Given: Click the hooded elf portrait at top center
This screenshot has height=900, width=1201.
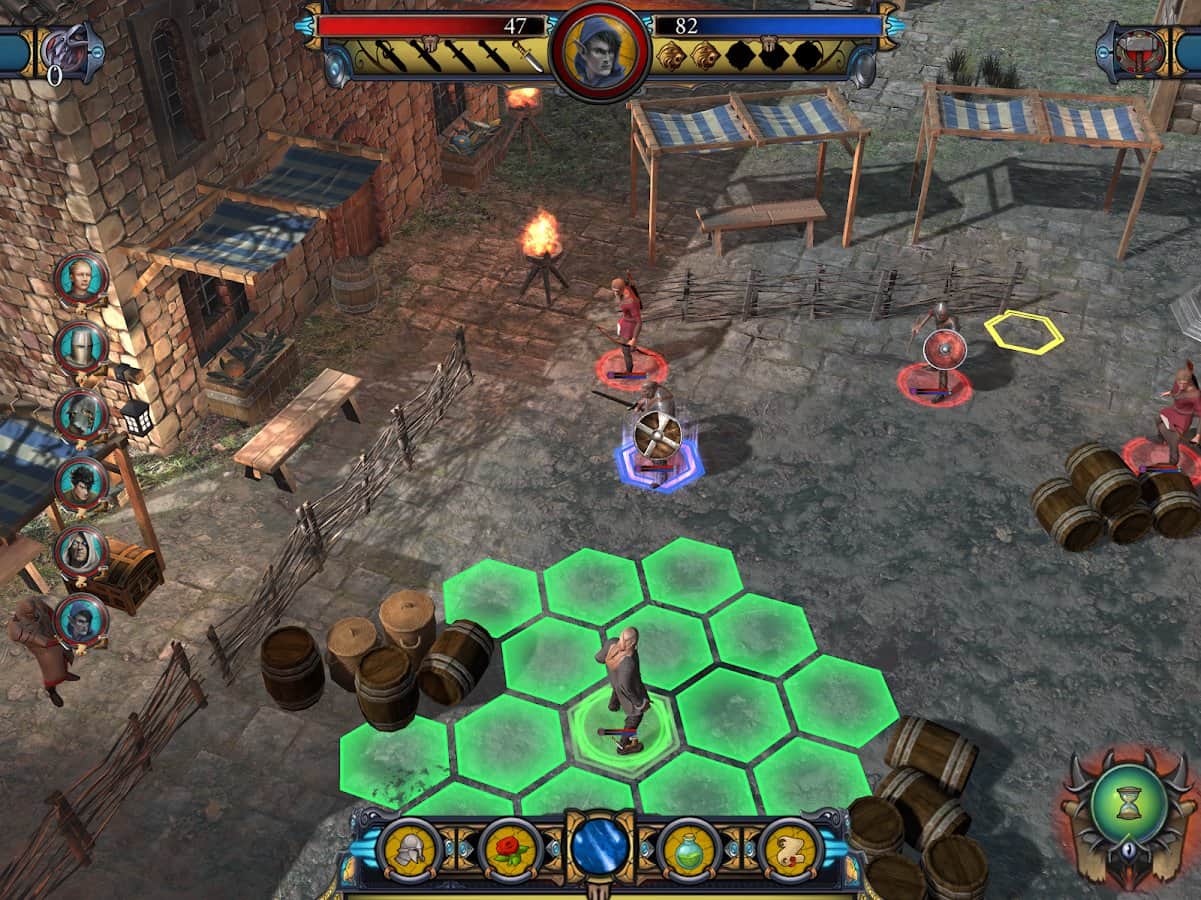Looking at the screenshot, I should click(x=600, y=50).
